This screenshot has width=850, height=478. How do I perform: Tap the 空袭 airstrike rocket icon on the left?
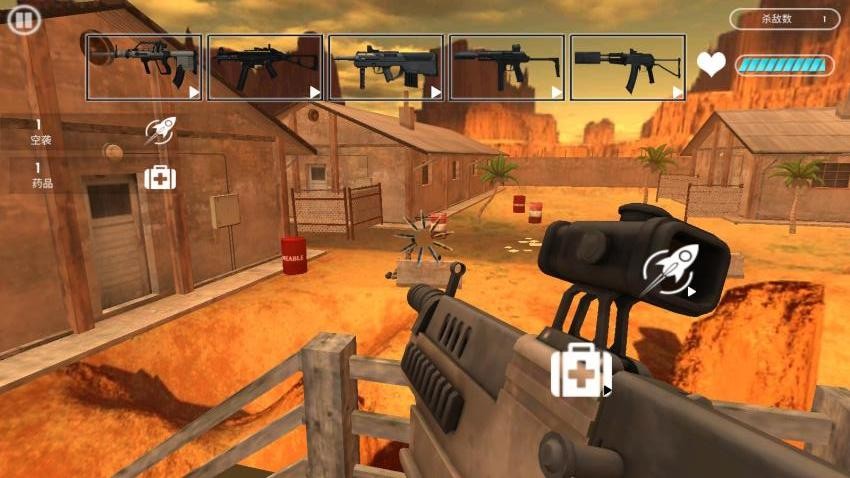click(x=160, y=130)
